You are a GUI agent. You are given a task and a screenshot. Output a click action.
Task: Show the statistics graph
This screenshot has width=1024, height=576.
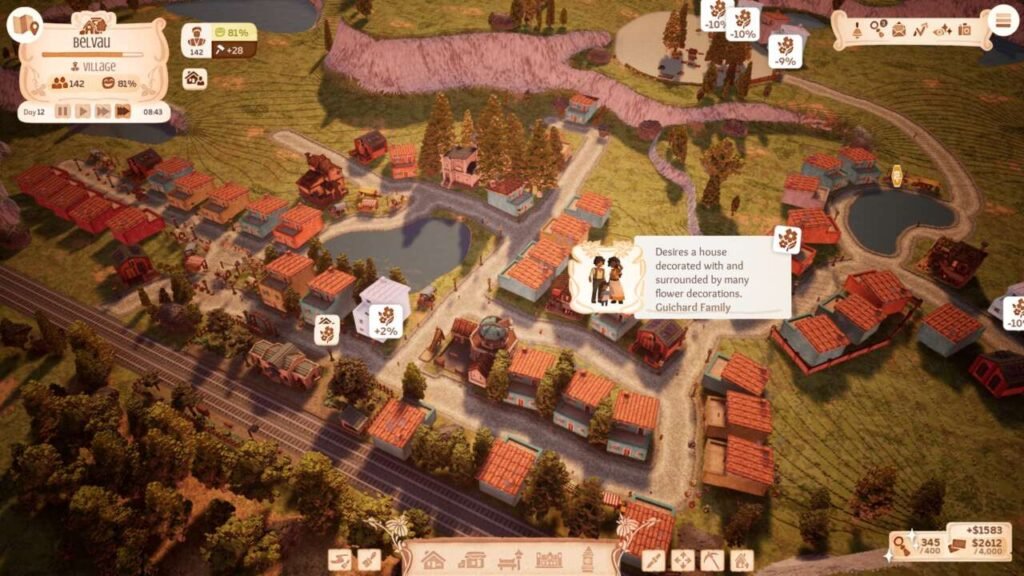tap(920, 29)
